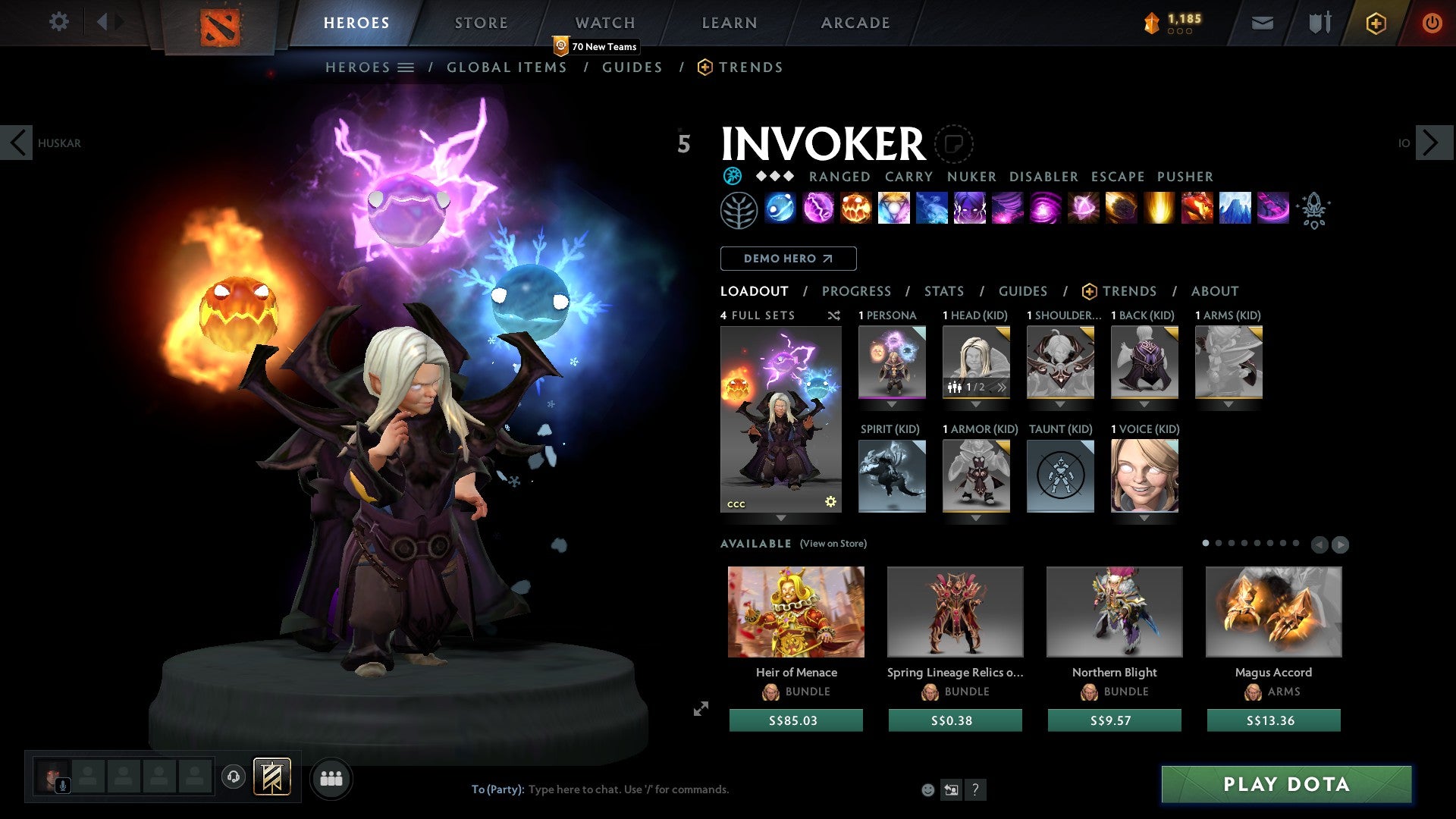The height and width of the screenshot is (819, 1456).
Task: Toggle shuffle for equipped full sets
Action: (833, 315)
